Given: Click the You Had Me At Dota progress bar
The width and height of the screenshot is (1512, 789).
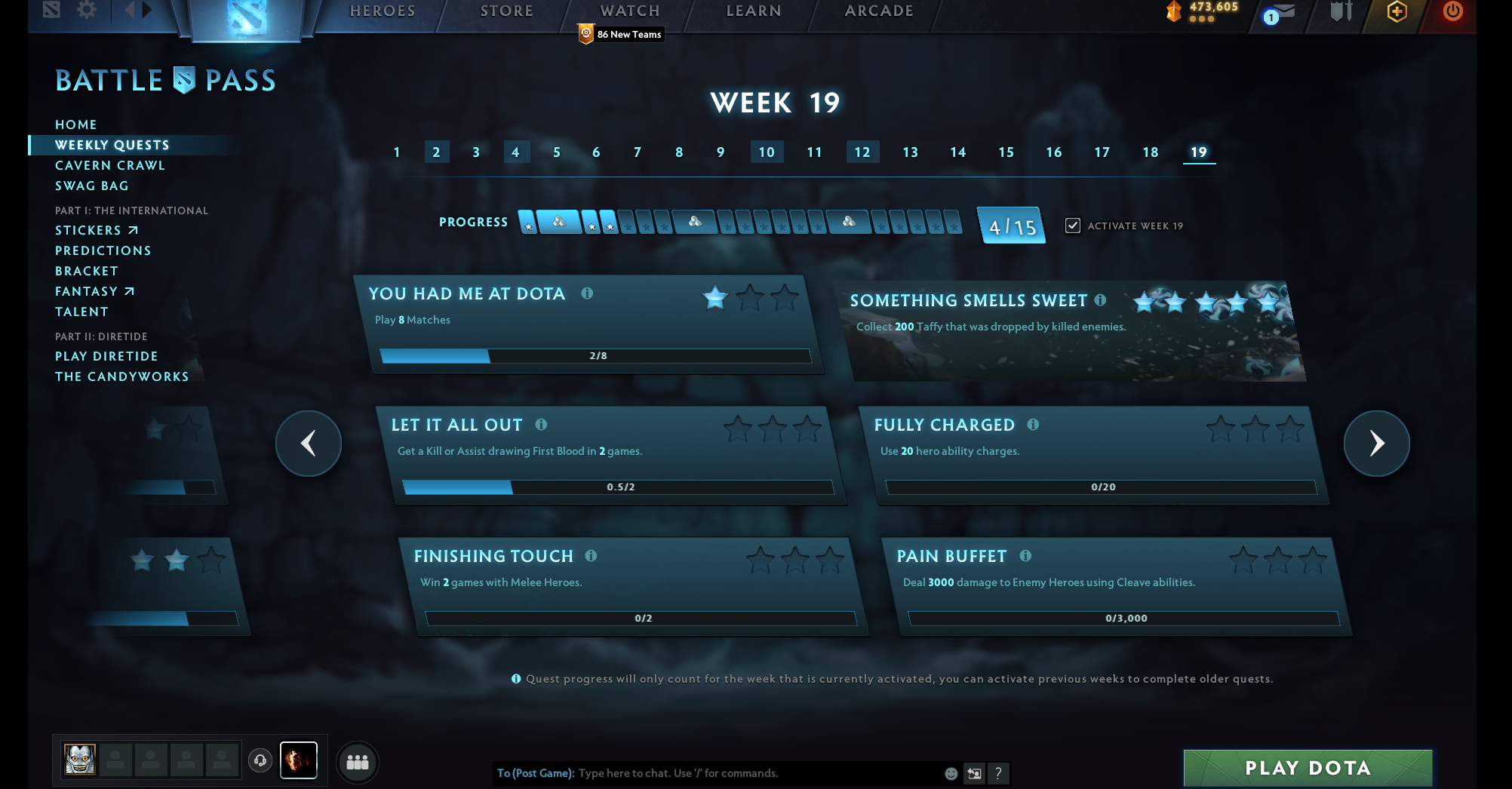Looking at the screenshot, I should [x=596, y=355].
